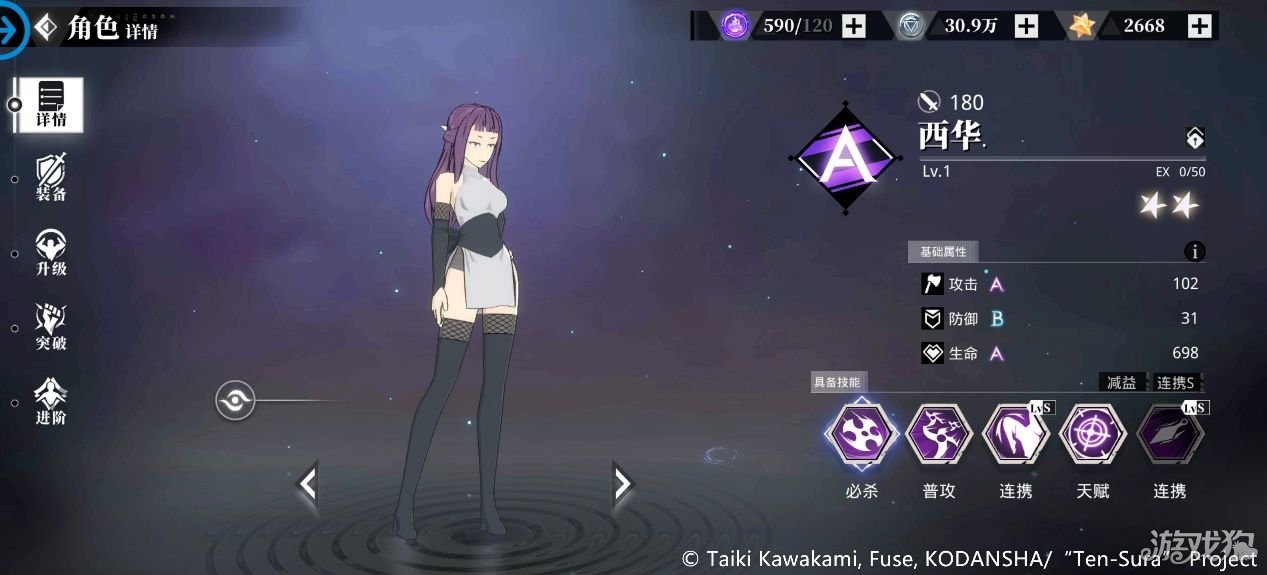Open the 装备 equipment tab
Viewport: 1267px width, 575px height.
click(51, 179)
